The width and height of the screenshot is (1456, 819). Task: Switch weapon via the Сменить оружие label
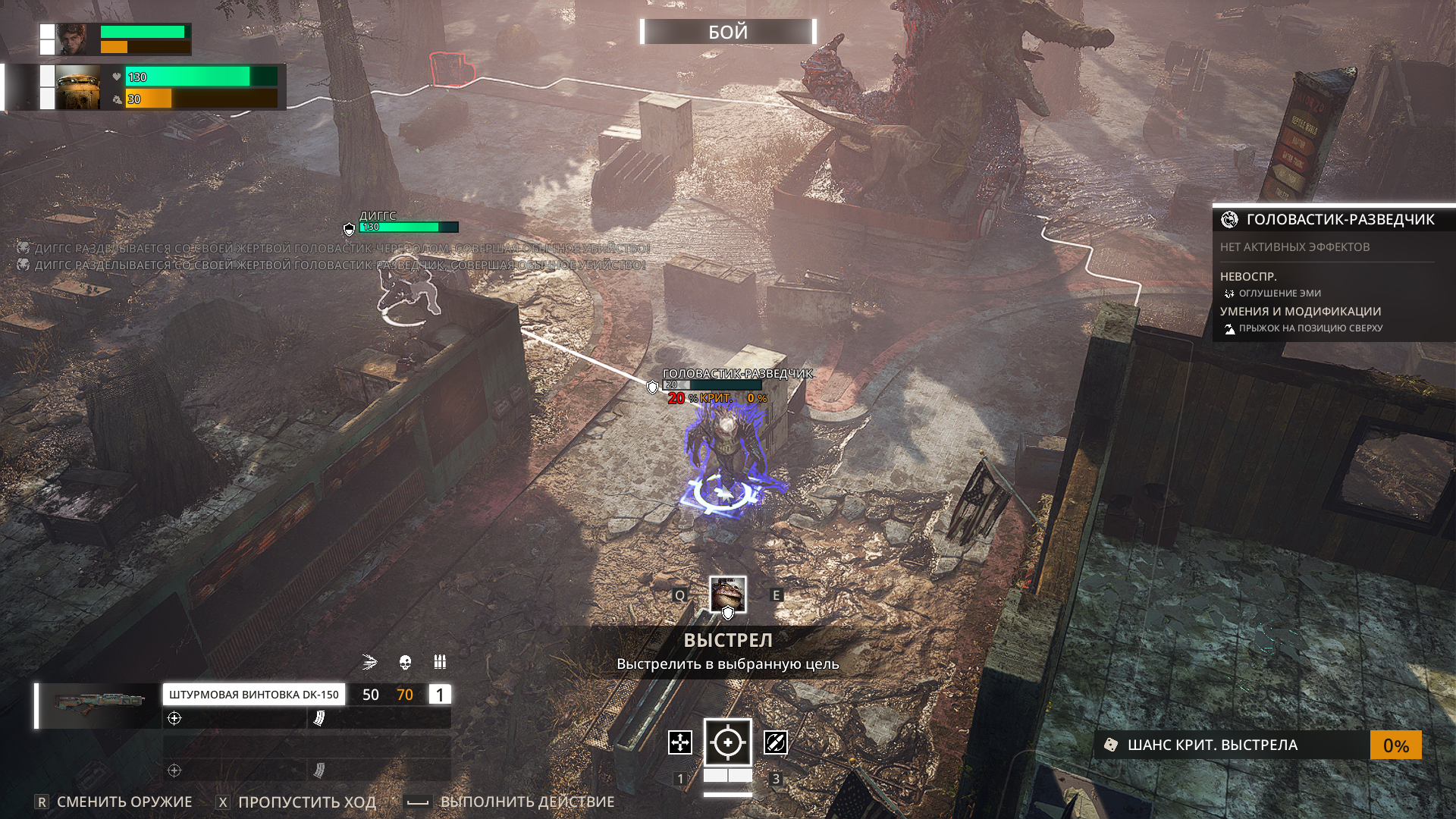124,802
